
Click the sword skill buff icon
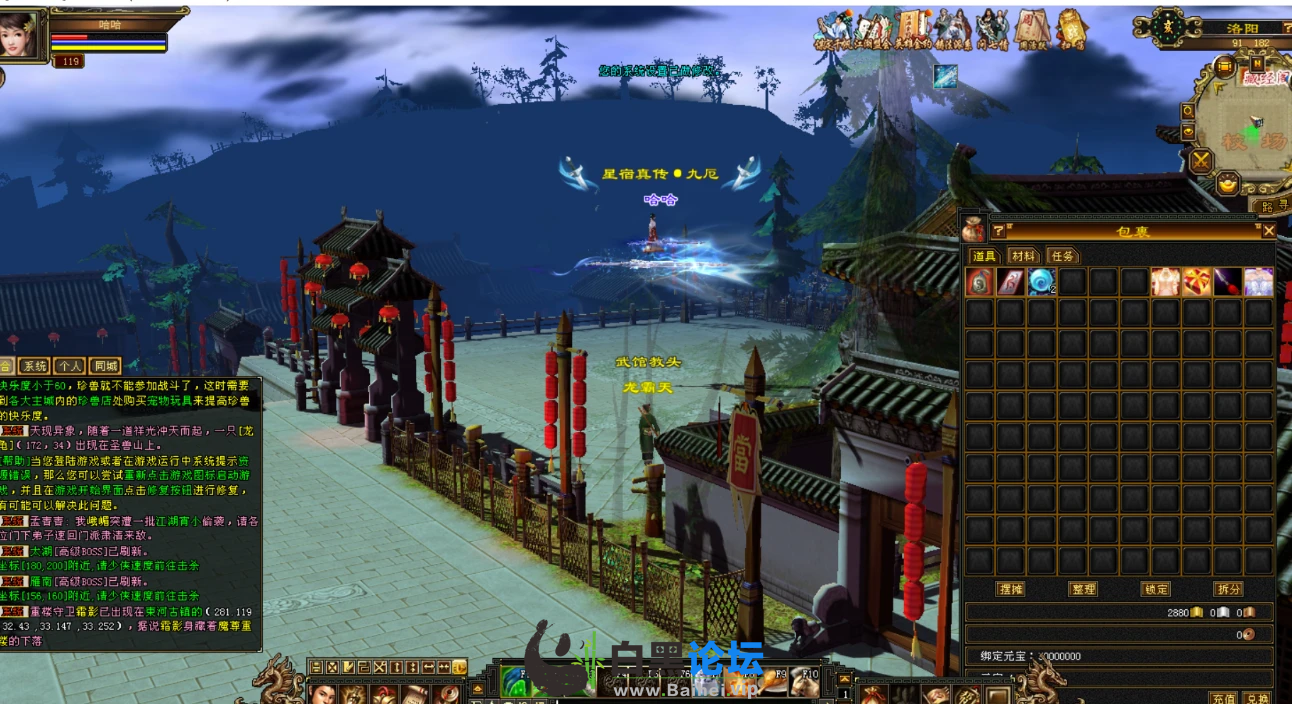(x=945, y=76)
